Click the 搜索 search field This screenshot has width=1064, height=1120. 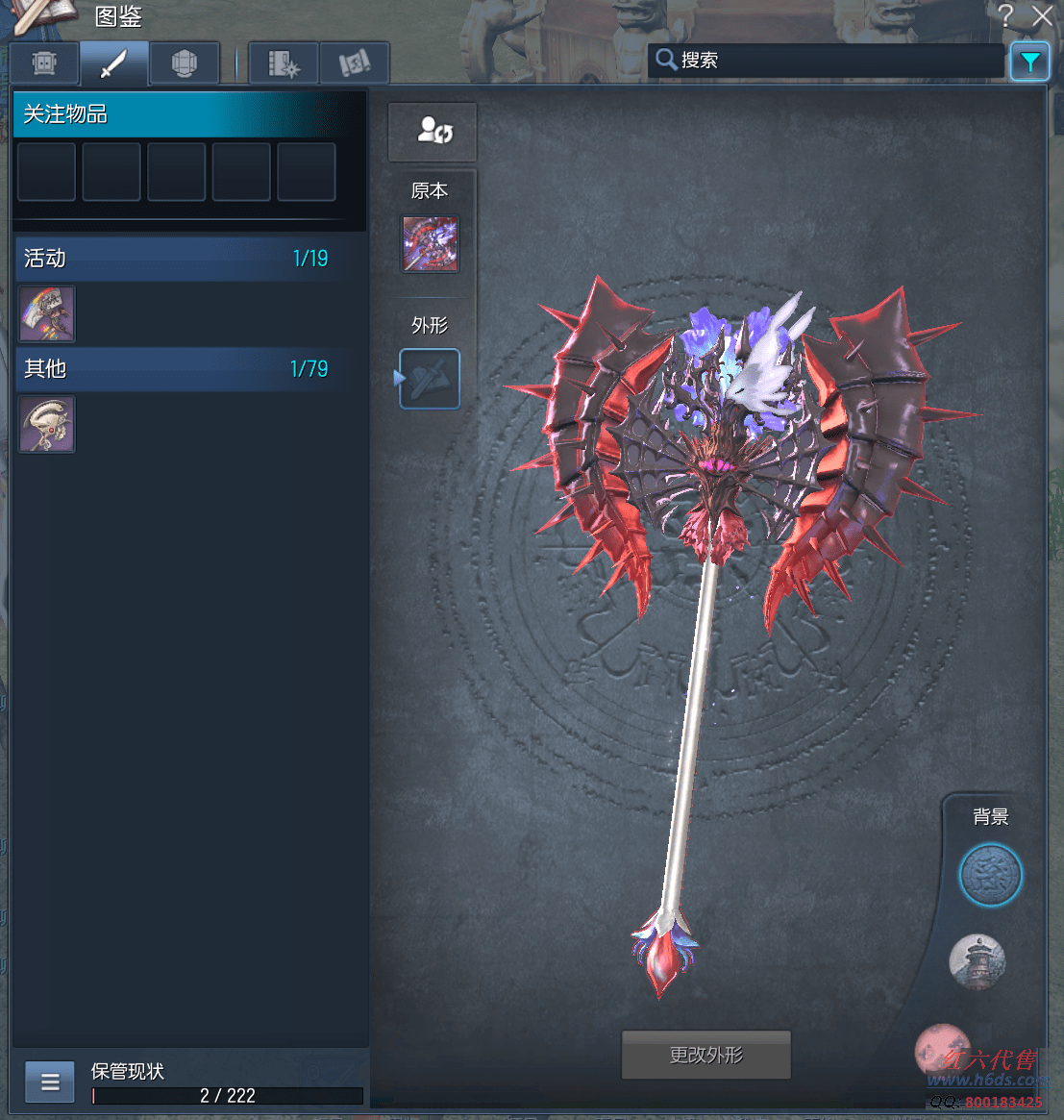[827, 61]
